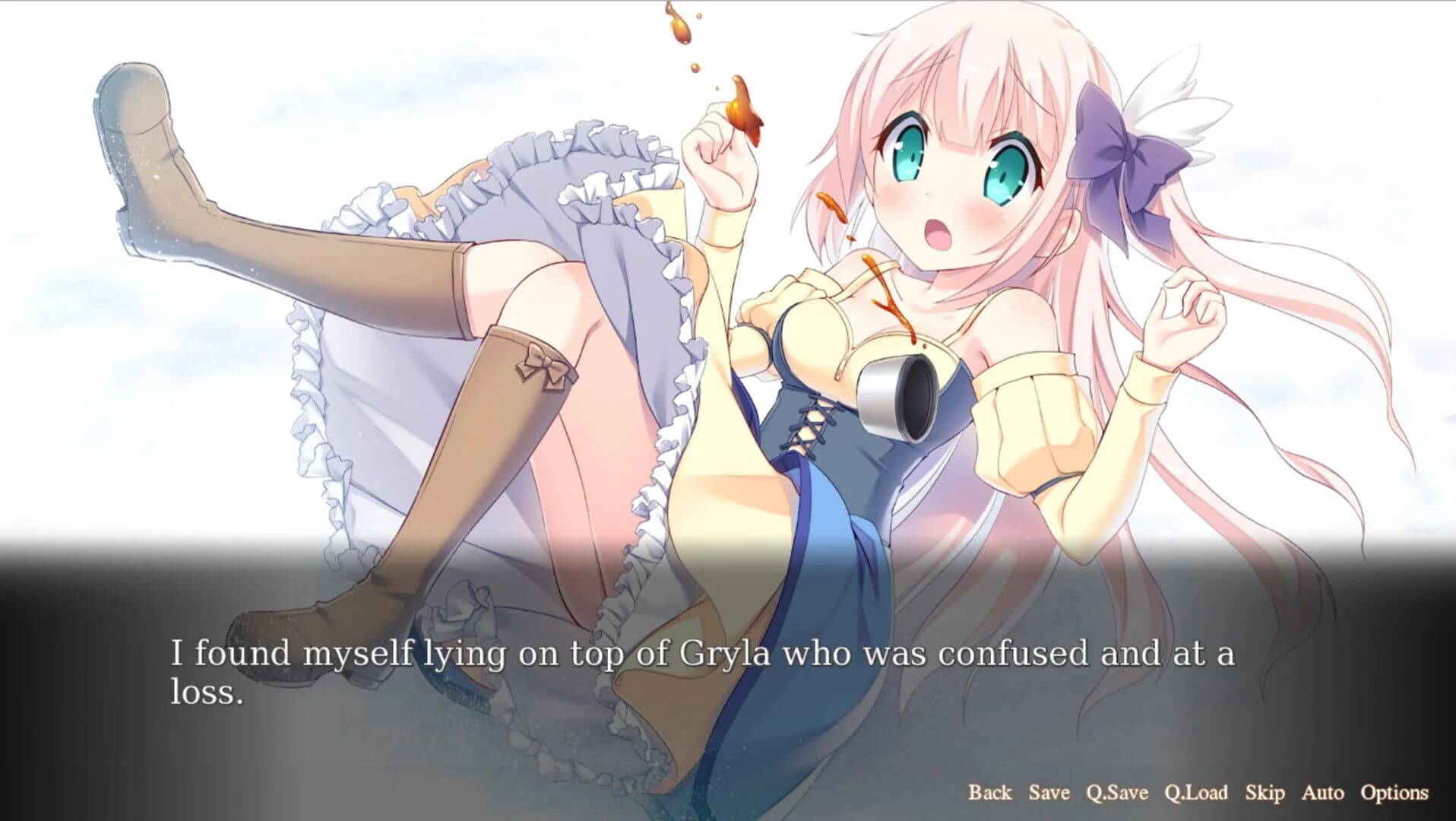1456x821 pixels.
Task: Open the Save screen
Action: point(1048,793)
